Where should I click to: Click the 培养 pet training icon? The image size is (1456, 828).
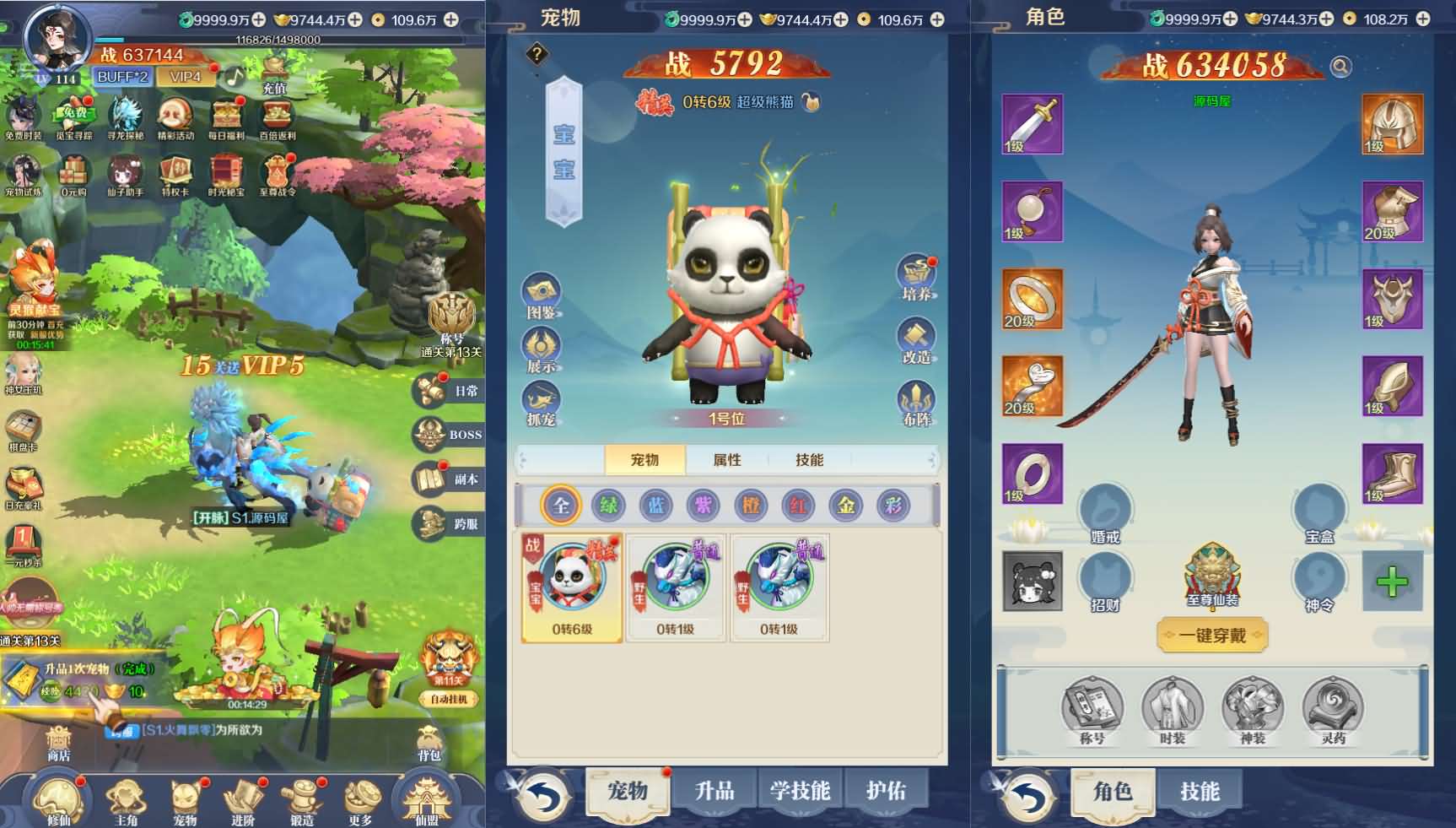917,278
